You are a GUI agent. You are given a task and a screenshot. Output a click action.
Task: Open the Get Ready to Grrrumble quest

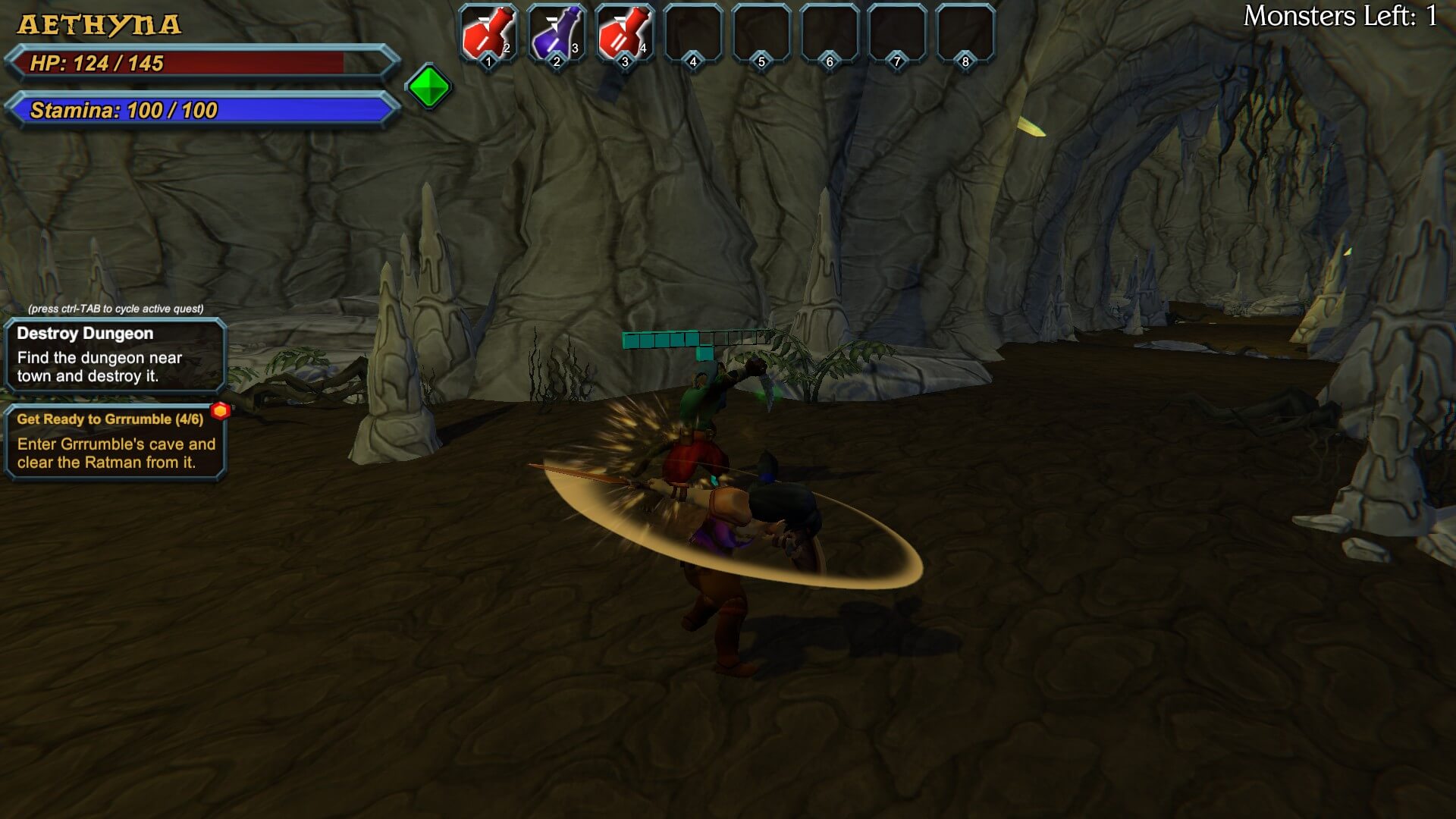click(115, 441)
